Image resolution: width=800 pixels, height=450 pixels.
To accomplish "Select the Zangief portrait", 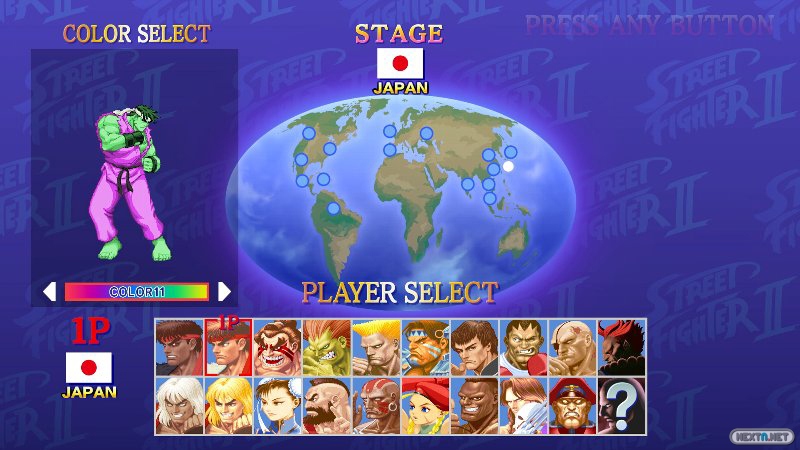I will click(327, 404).
